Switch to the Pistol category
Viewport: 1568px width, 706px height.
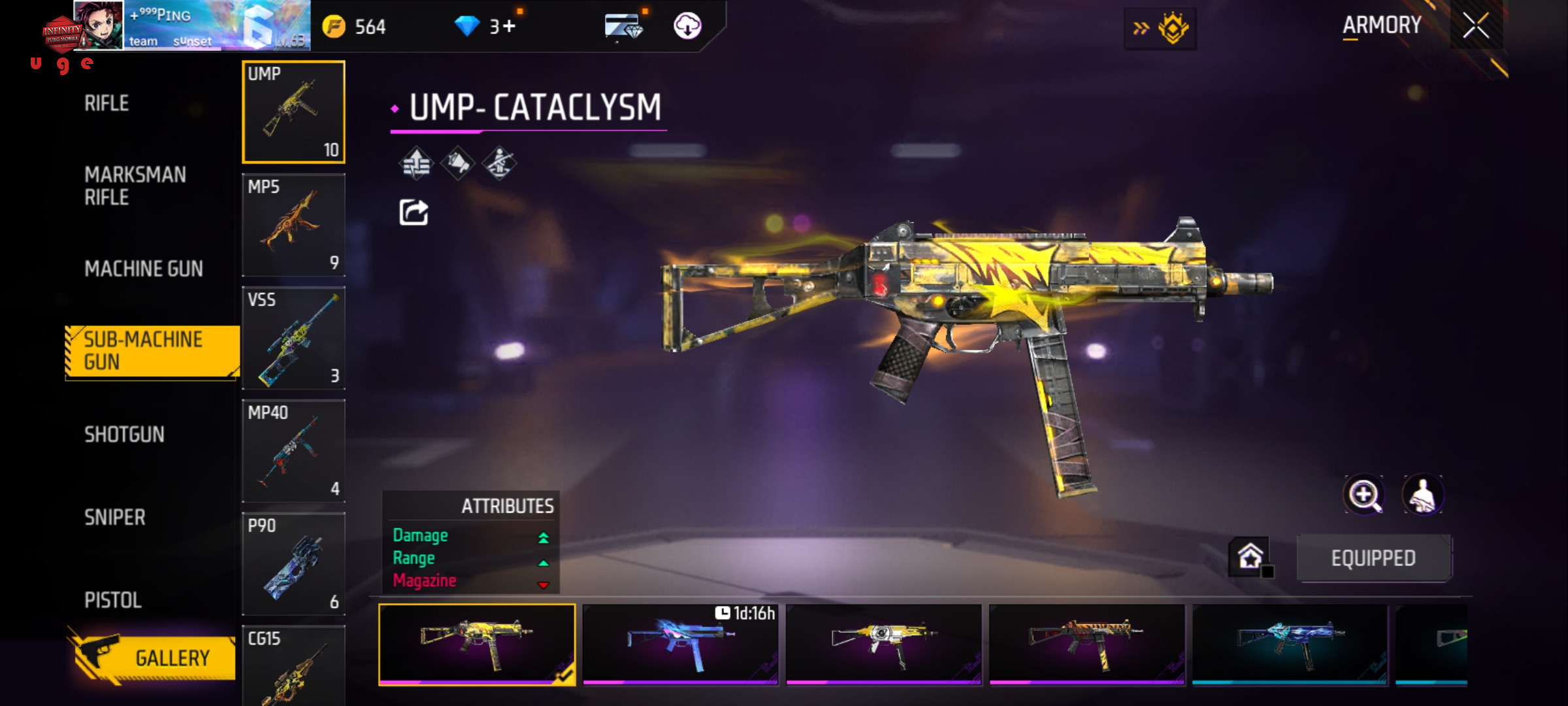tap(112, 600)
